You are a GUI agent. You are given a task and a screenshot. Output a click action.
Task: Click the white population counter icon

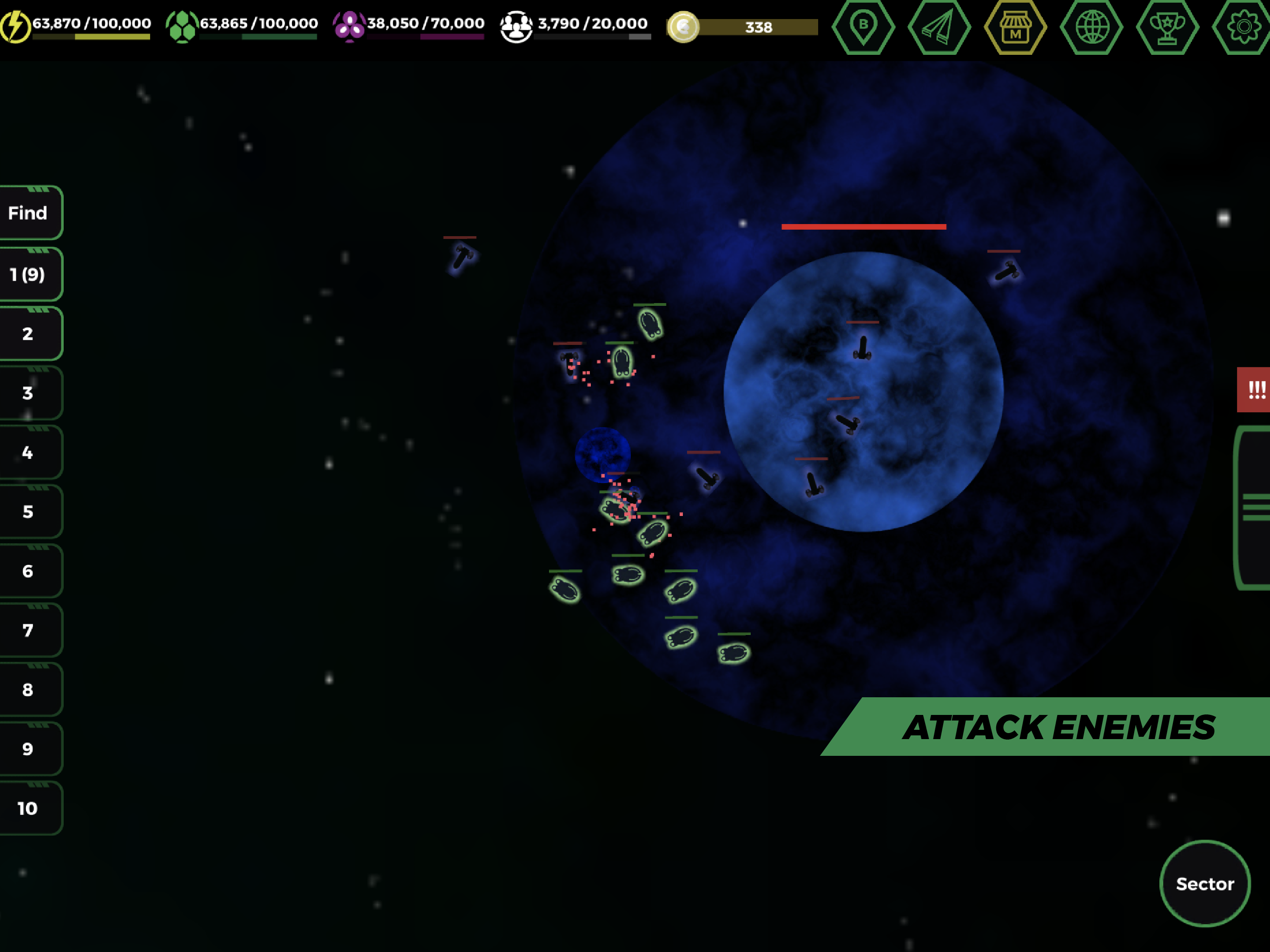click(x=517, y=24)
